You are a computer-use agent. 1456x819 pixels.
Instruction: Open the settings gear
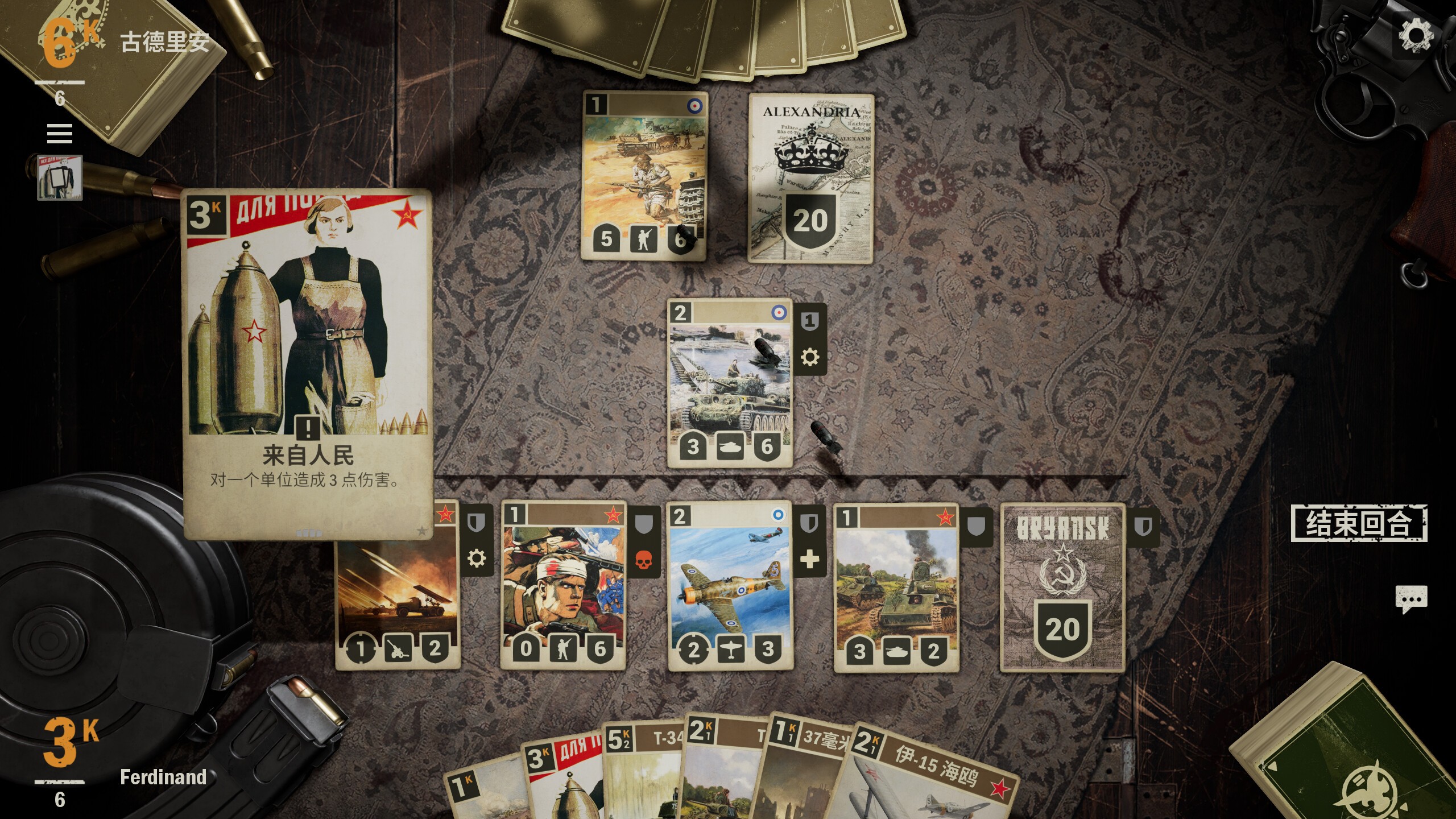pos(1415,35)
